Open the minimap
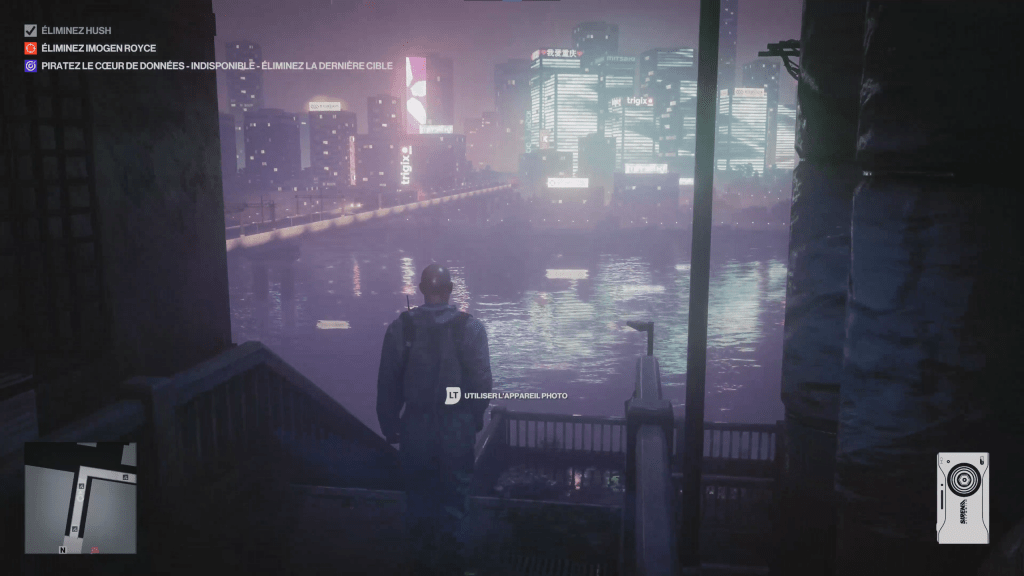 coord(80,497)
